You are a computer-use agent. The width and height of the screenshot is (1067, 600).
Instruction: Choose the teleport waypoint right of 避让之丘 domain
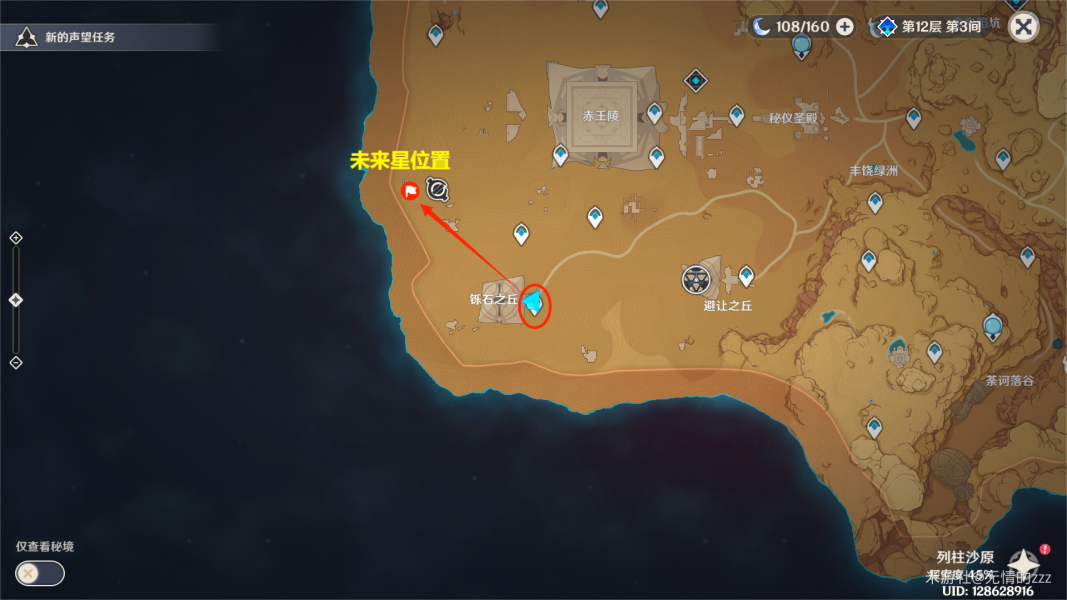[745, 275]
